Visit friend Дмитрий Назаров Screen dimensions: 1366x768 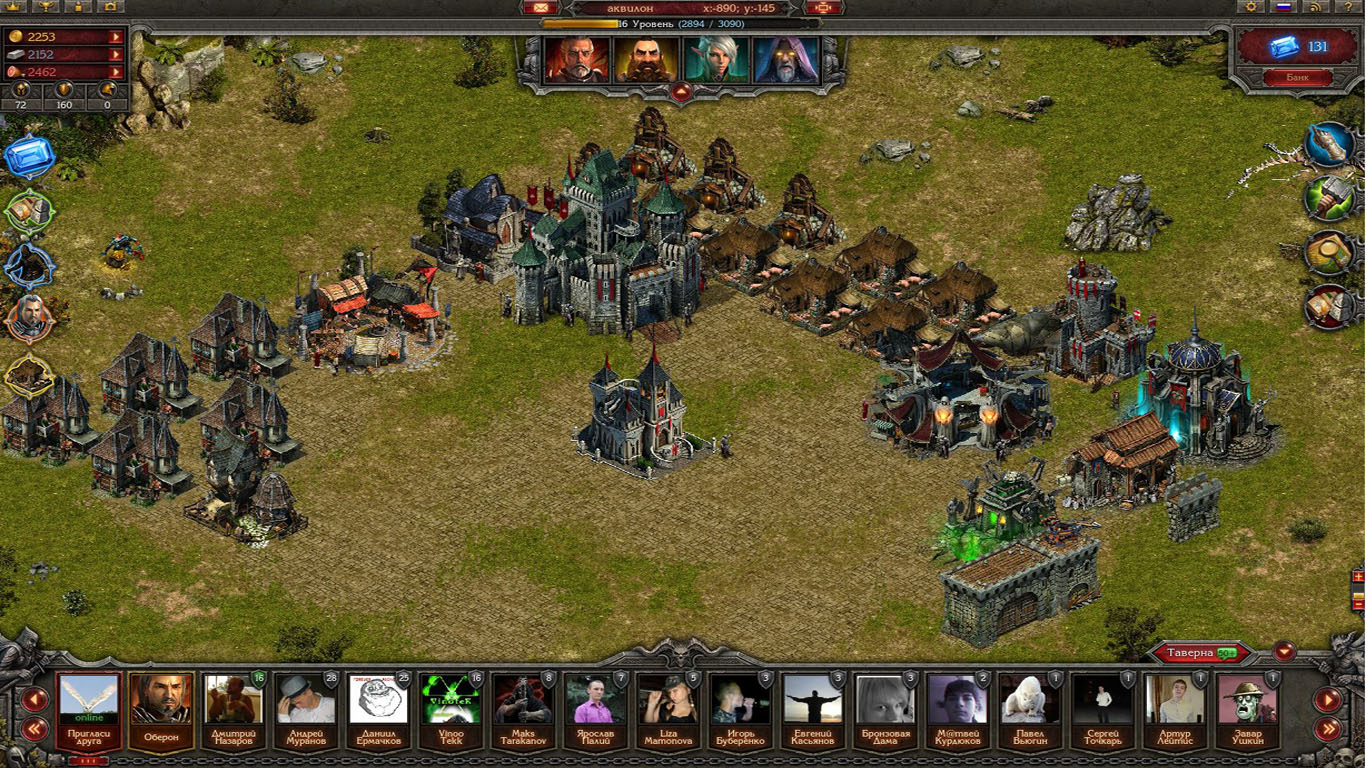pyautogui.click(x=233, y=709)
